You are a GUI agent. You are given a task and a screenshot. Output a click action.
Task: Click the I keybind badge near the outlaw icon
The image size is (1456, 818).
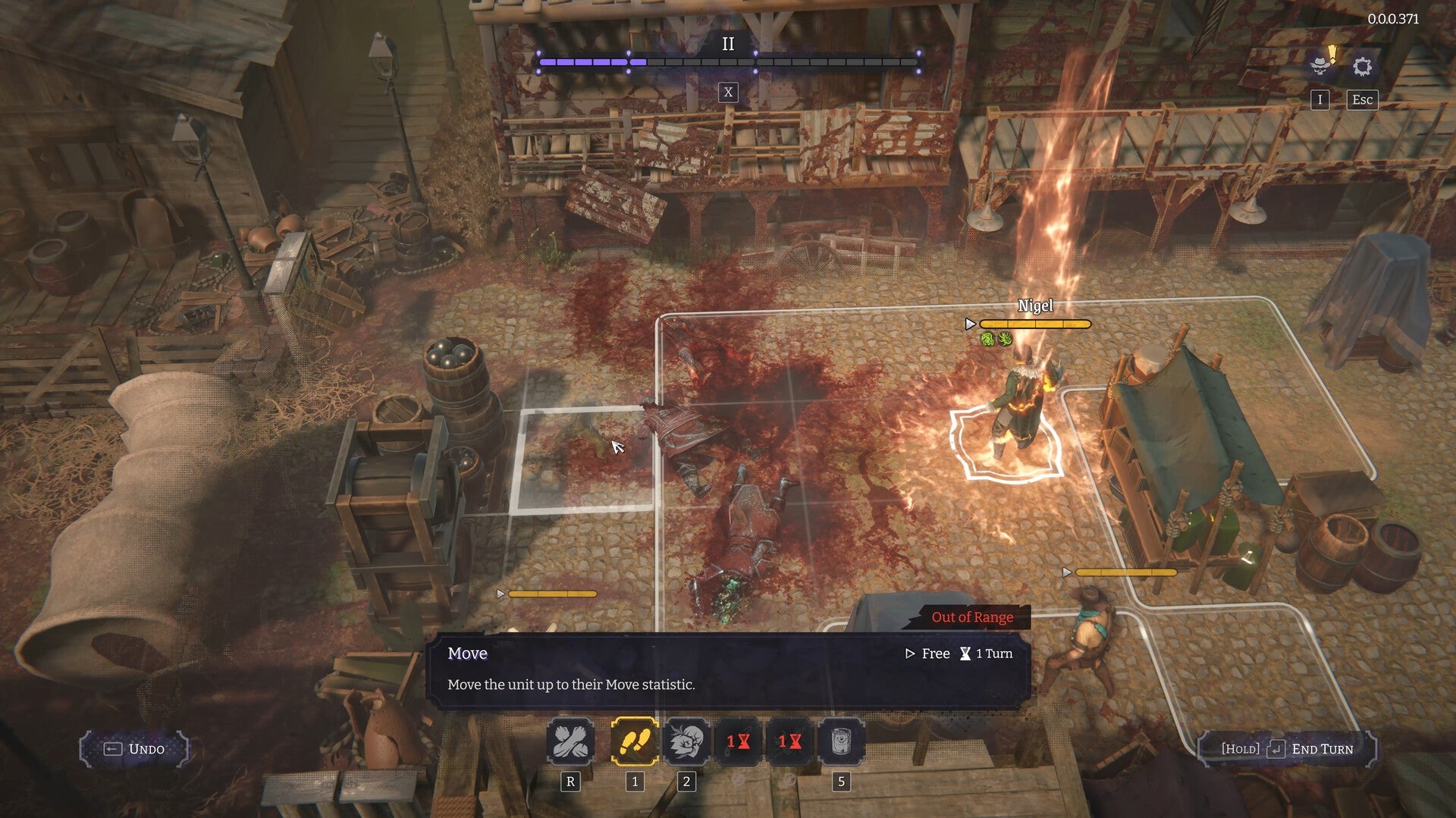pos(1319,99)
